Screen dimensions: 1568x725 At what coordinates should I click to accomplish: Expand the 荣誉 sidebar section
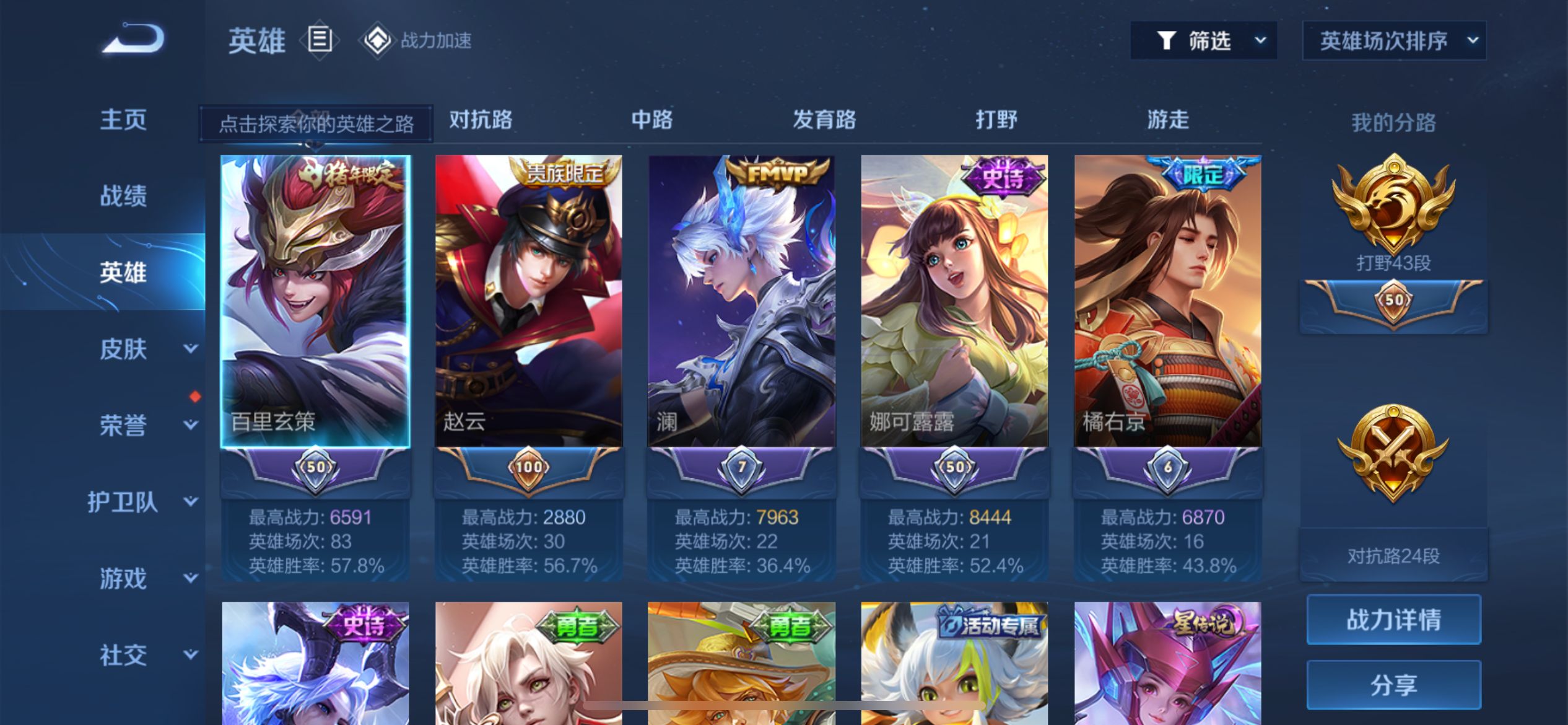click(x=124, y=426)
